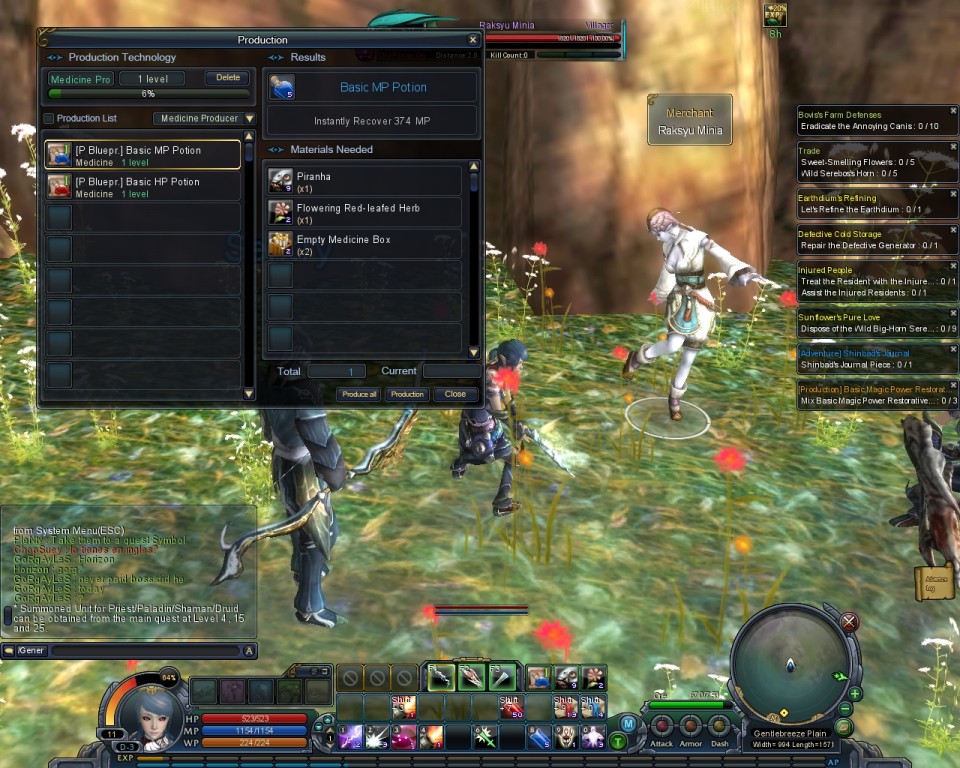Start crafting with the Production button
The width and height of the screenshot is (960, 768).
[x=407, y=394]
